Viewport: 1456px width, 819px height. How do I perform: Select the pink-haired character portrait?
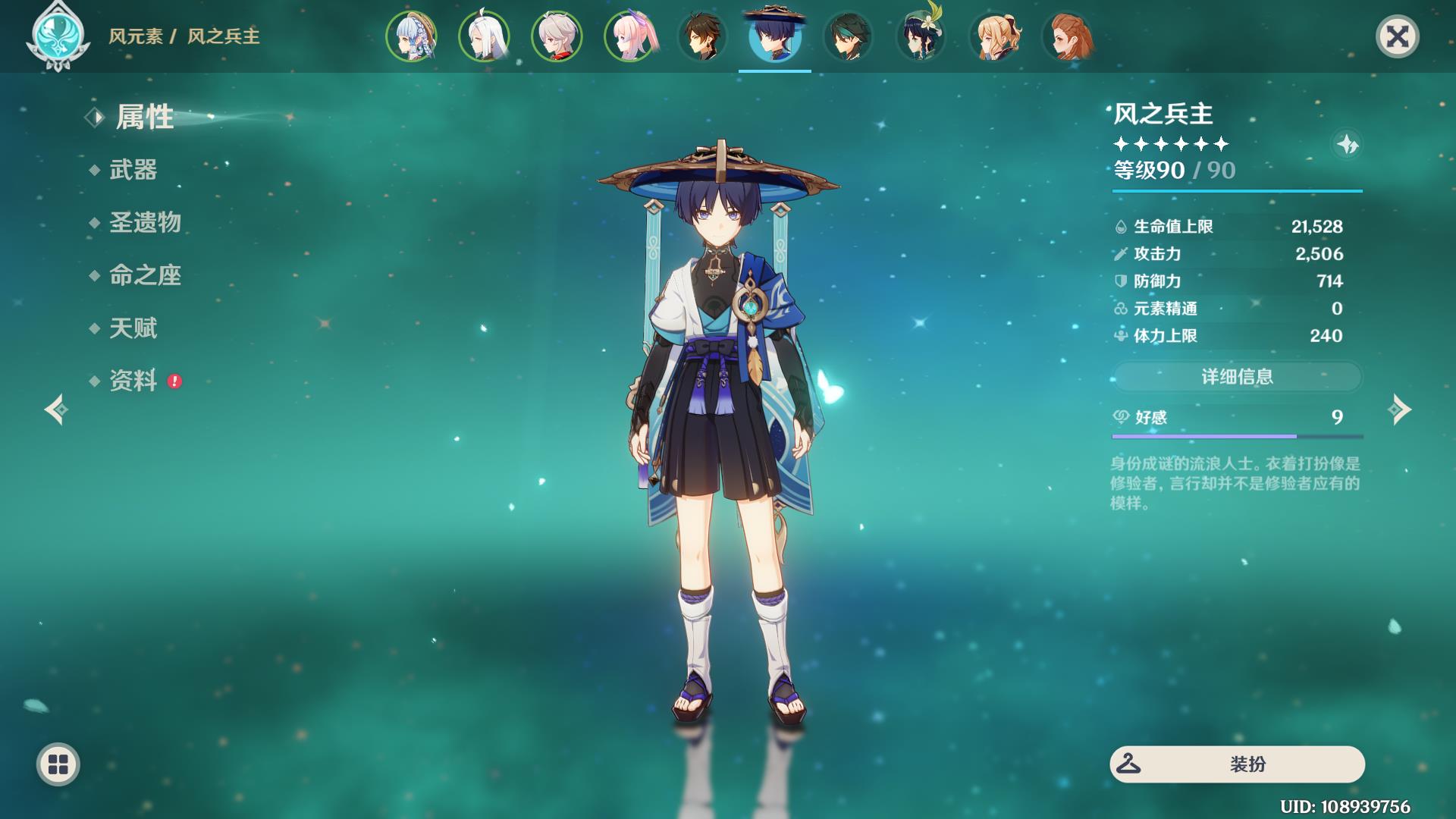coord(629,36)
